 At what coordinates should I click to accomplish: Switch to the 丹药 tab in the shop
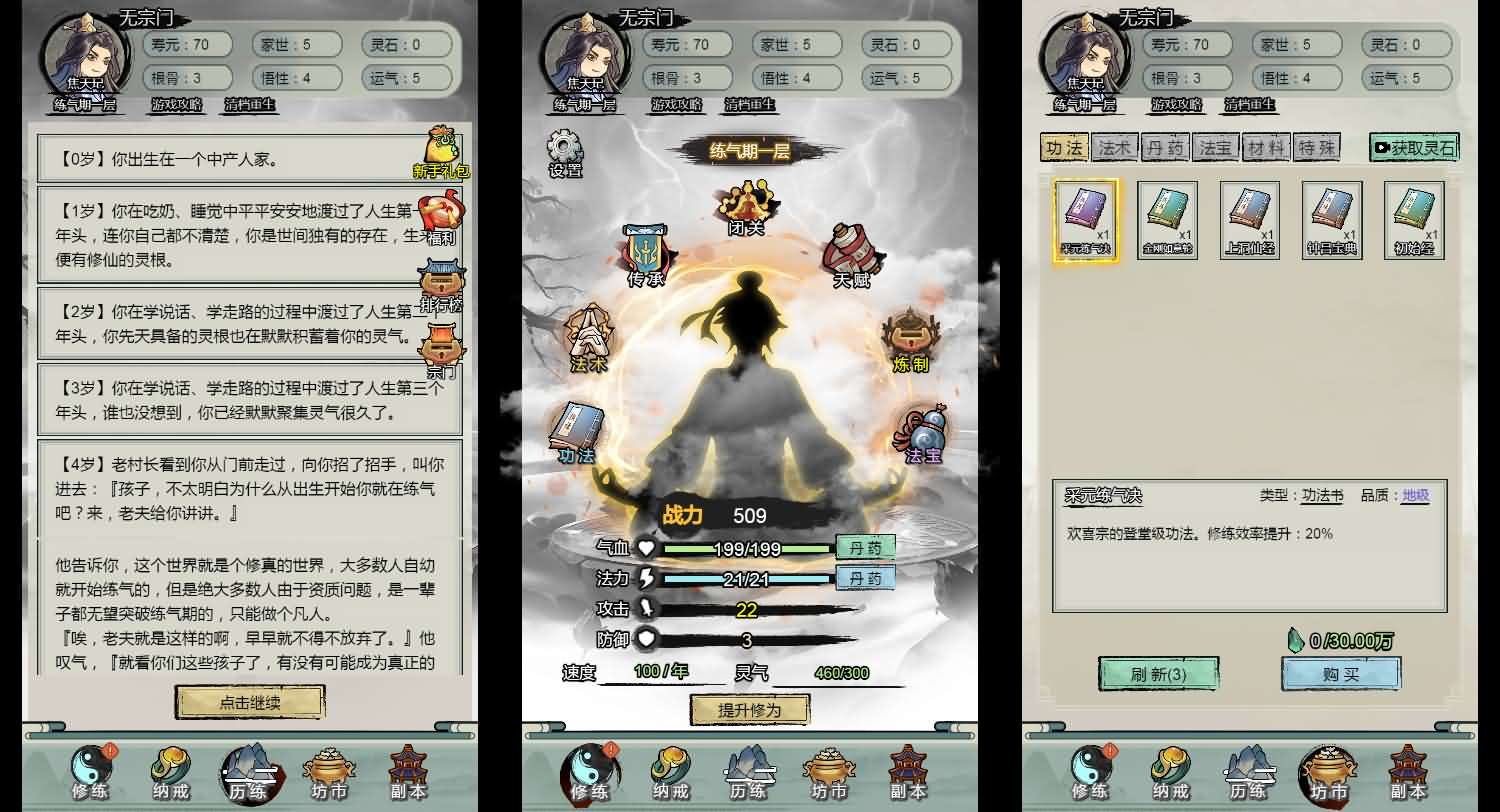click(x=1164, y=146)
